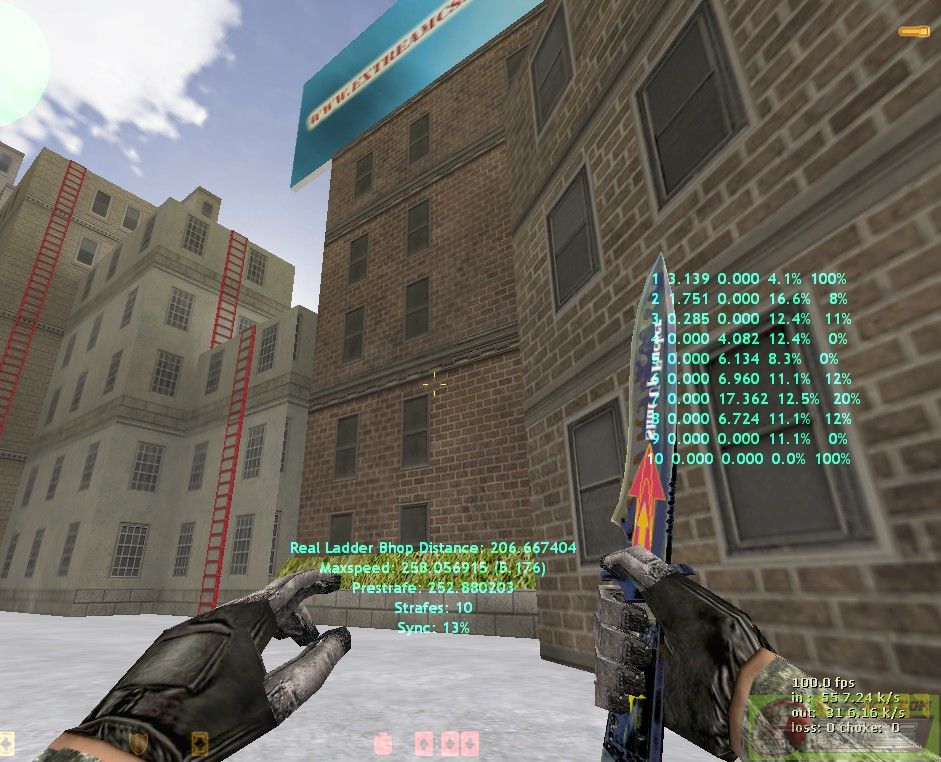Click the yellow flashlight icon
The height and width of the screenshot is (762, 941).
point(914,32)
